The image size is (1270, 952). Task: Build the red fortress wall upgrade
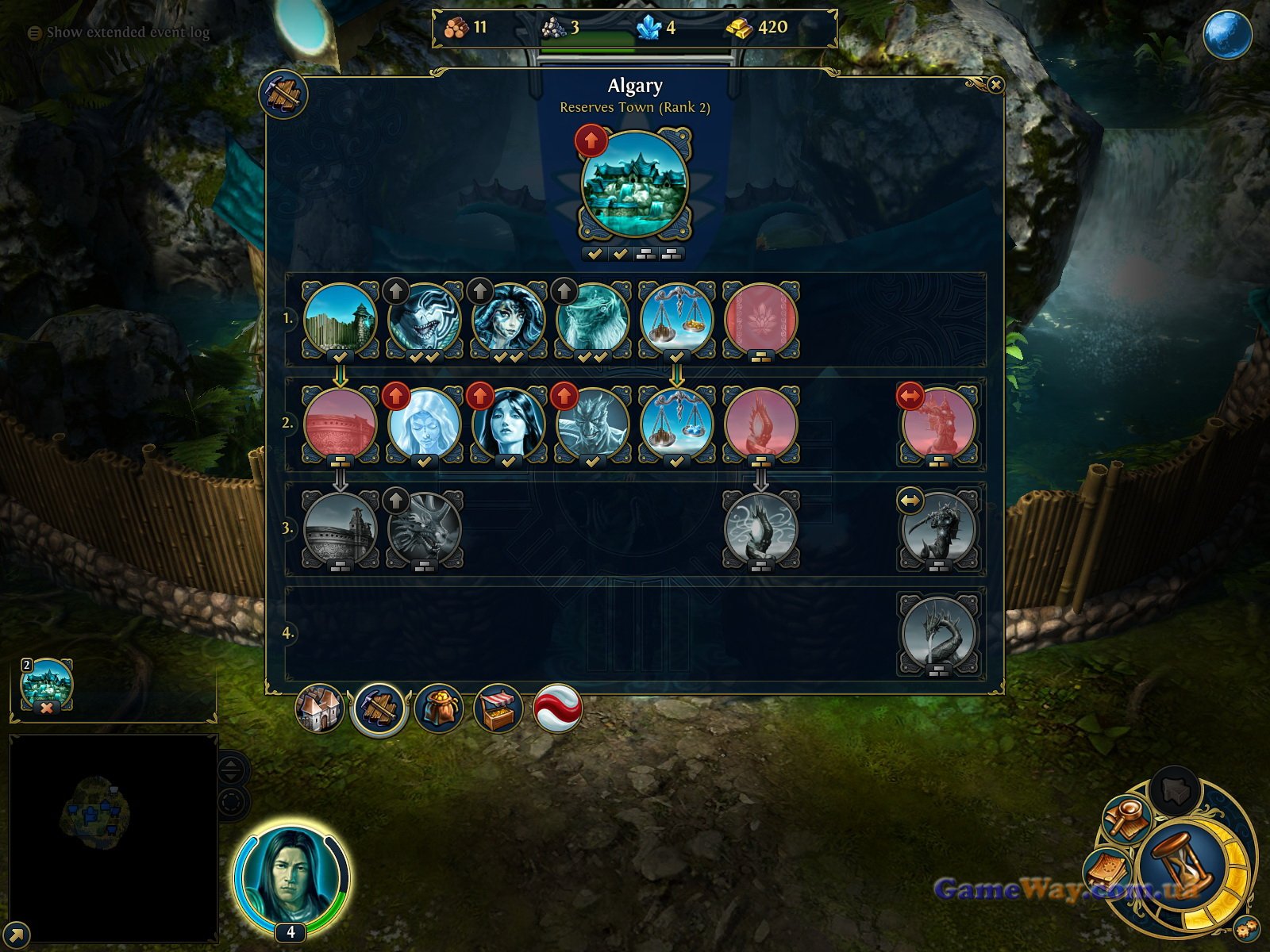[341, 423]
